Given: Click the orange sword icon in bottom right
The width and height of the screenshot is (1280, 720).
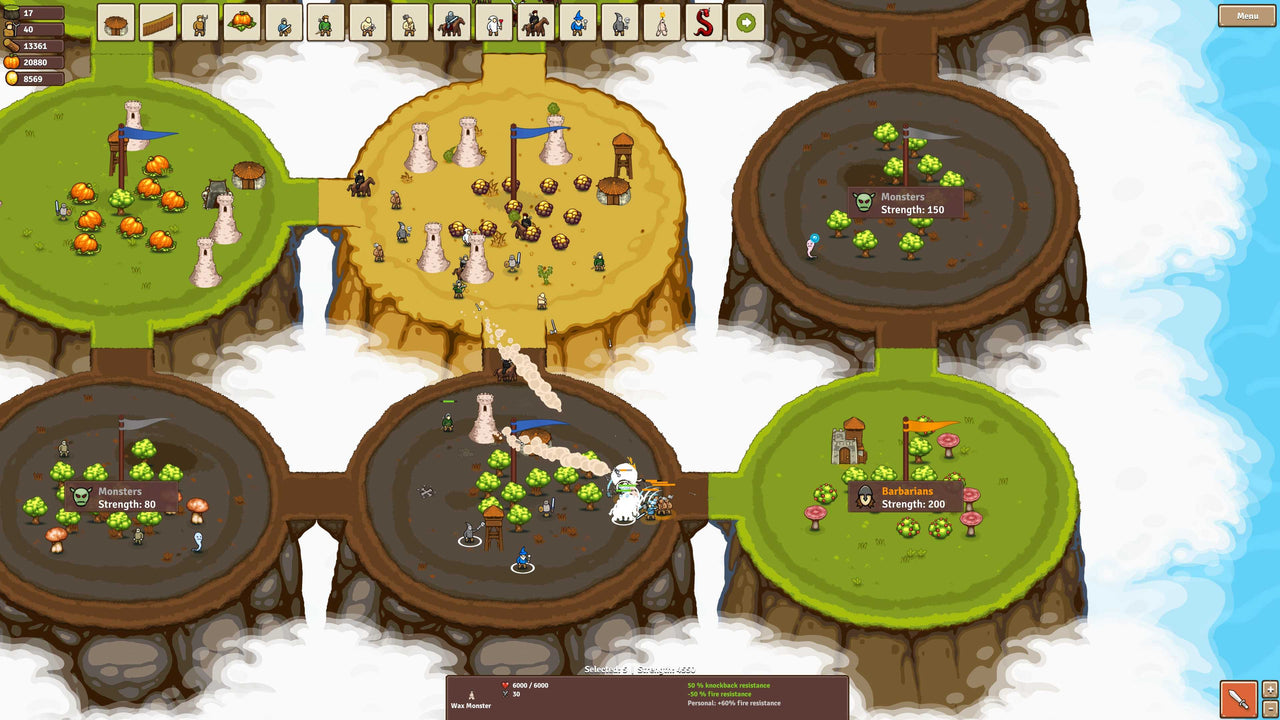Looking at the screenshot, I should coord(1238,699).
